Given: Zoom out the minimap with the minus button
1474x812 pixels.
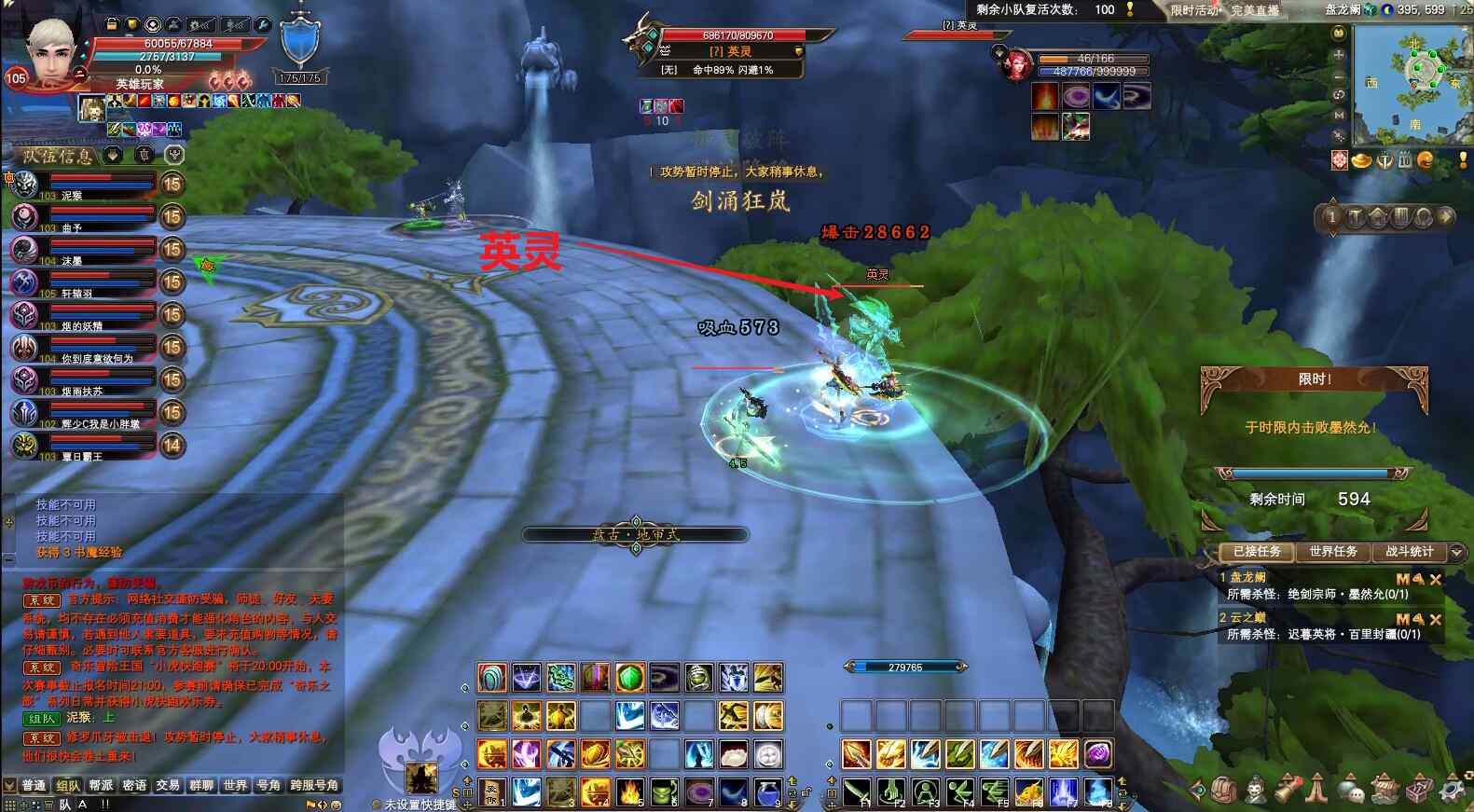Looking at the screenshot, I should click(x=1340, y=75).
